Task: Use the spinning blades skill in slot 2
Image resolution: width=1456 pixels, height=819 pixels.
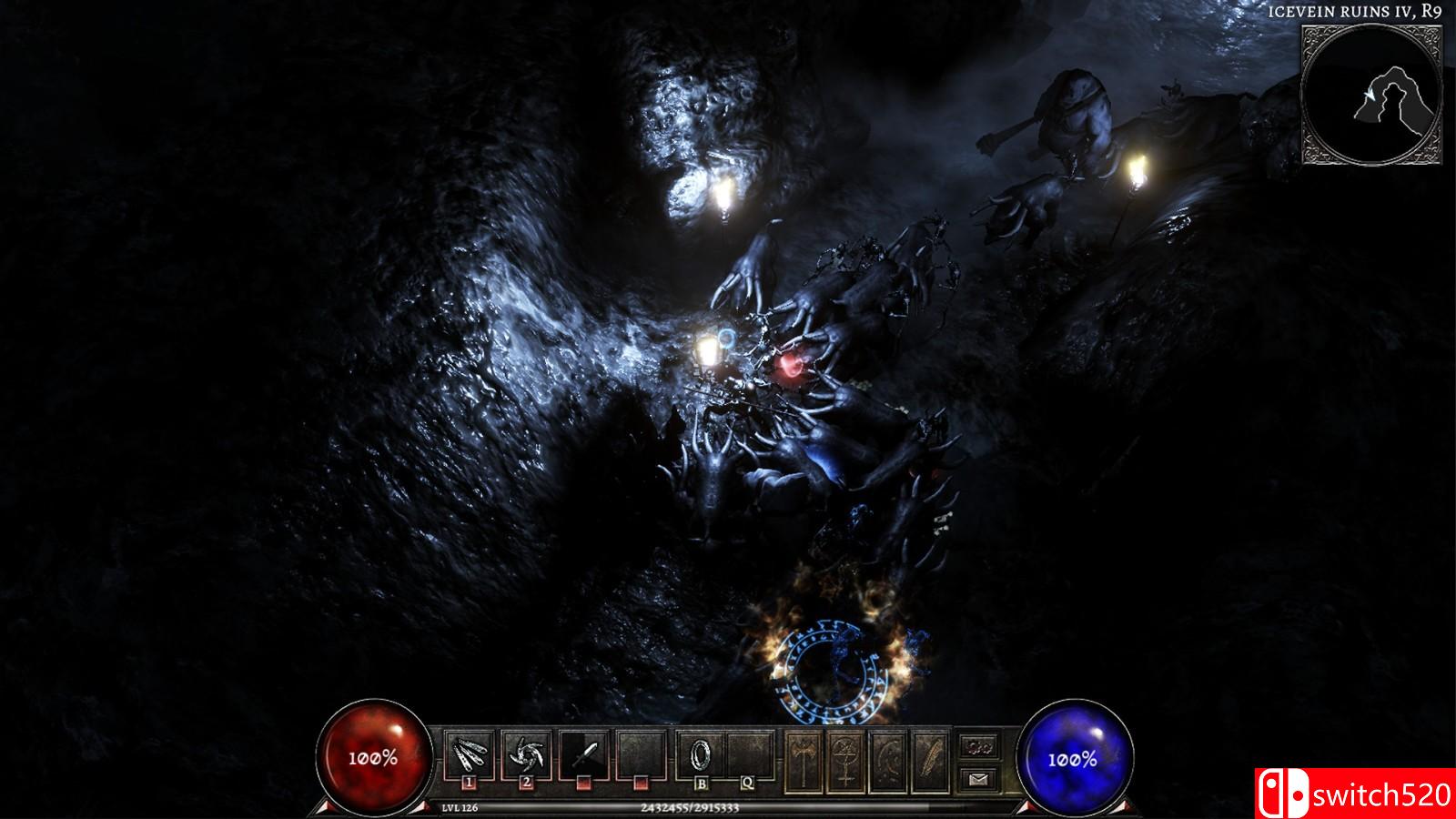Action: (x=527, y=753)
